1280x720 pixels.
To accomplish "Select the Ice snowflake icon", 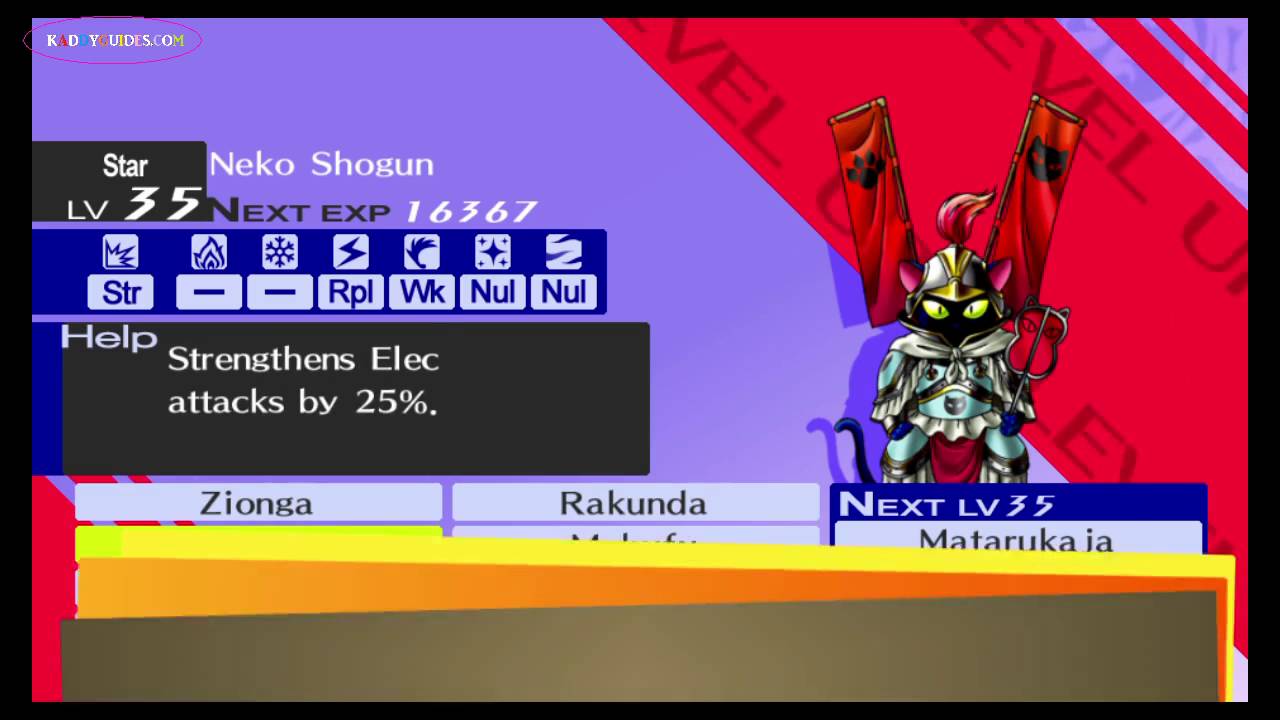I will click(x=279, y=252).
